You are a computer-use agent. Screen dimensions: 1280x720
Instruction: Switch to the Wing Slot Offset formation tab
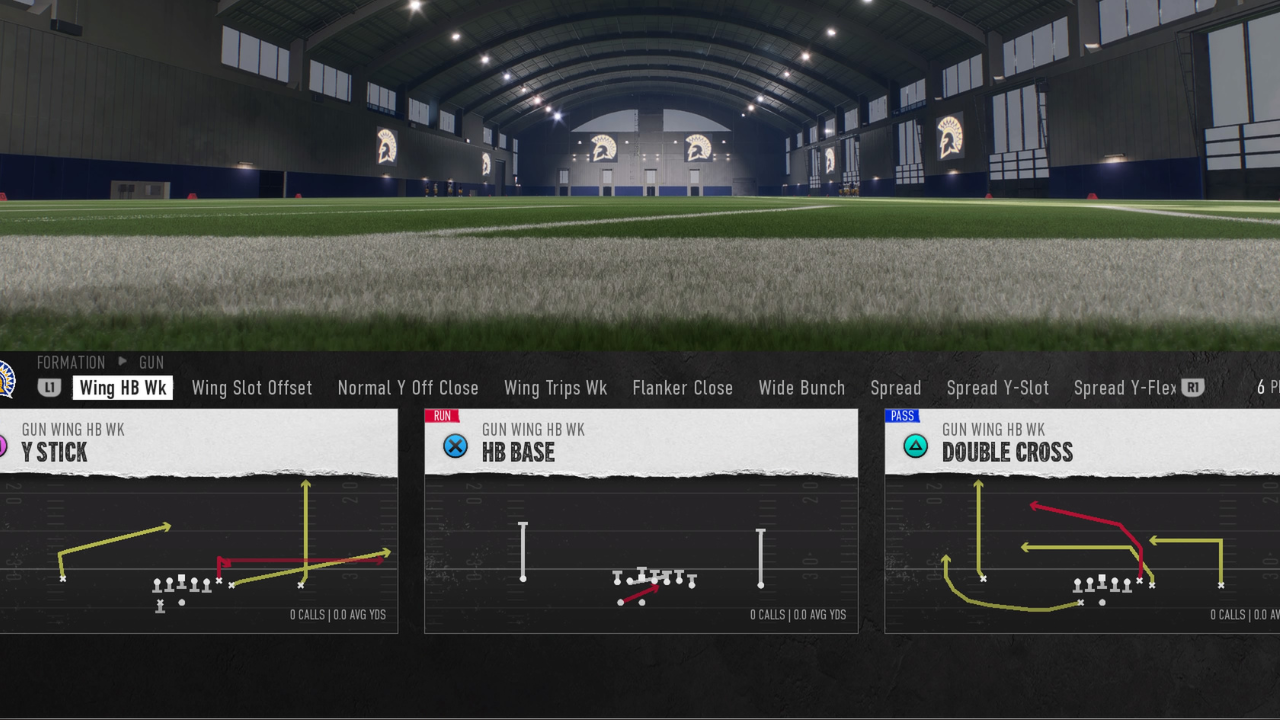pyautogui.click(x=251, y=388)
